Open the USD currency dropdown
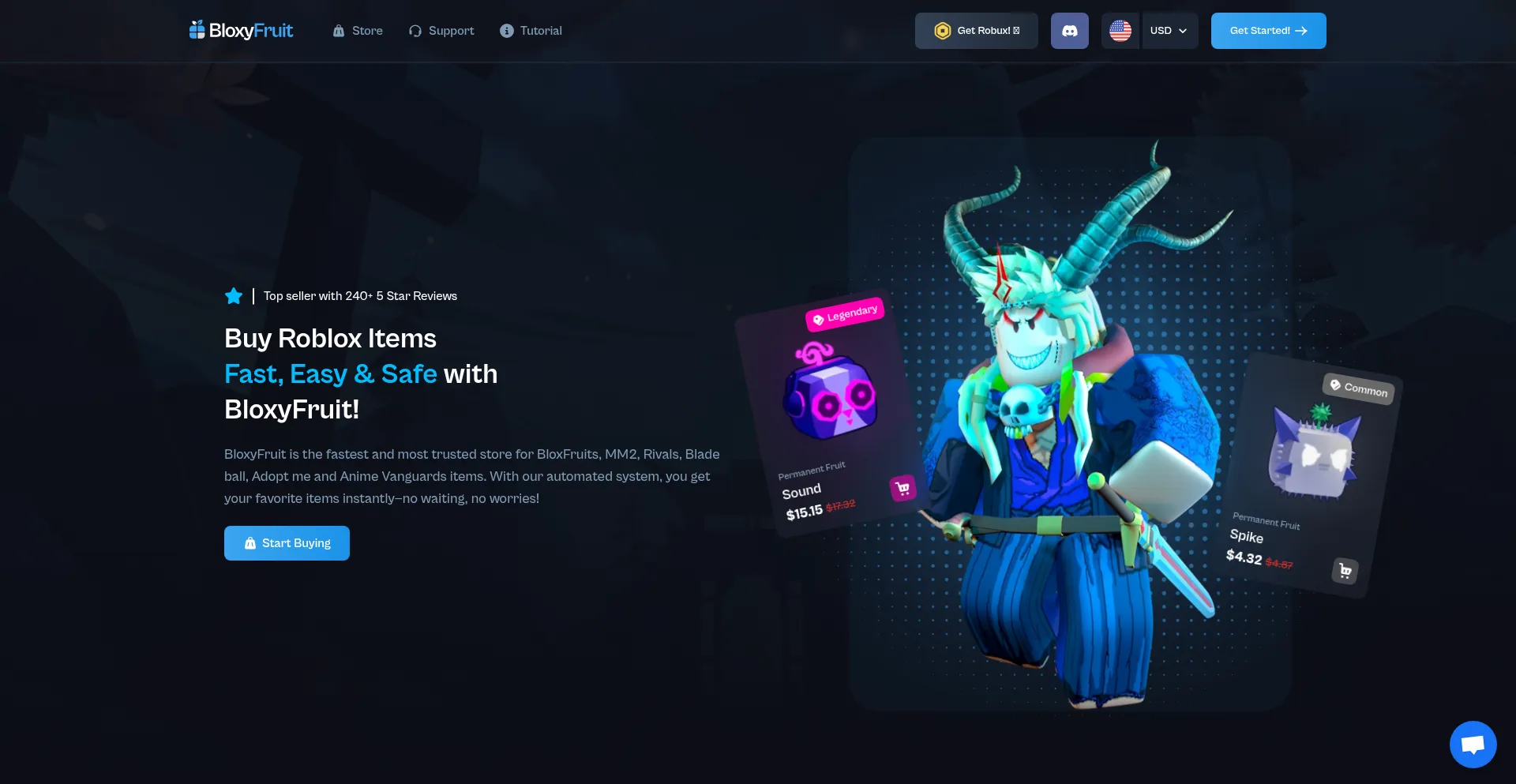This screenshot has height=784, width=1516. pos(1169,31)
